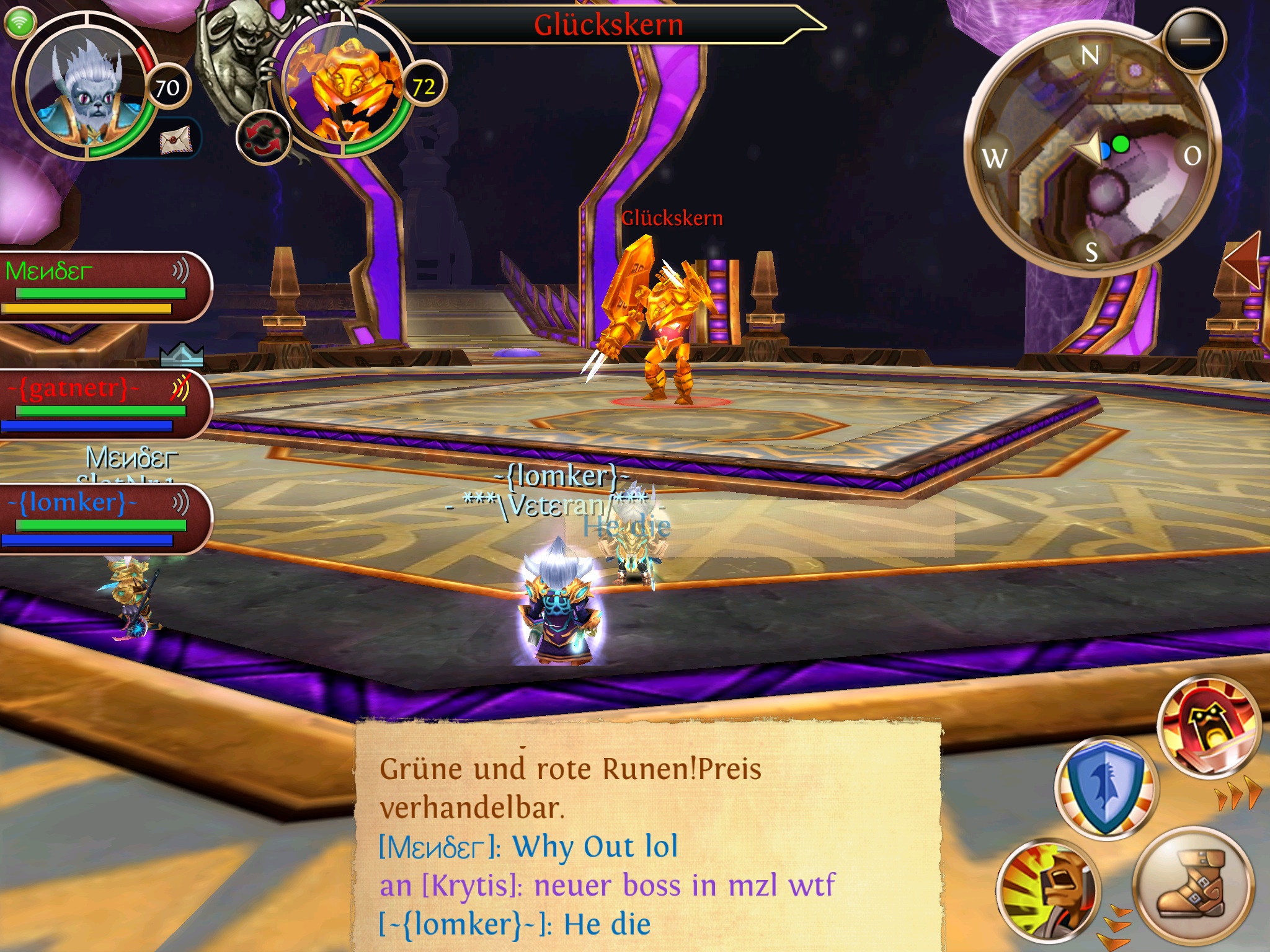1270x952 pixels.
Task: Open the mail envelope icon
Action: (x=177, y=141)
